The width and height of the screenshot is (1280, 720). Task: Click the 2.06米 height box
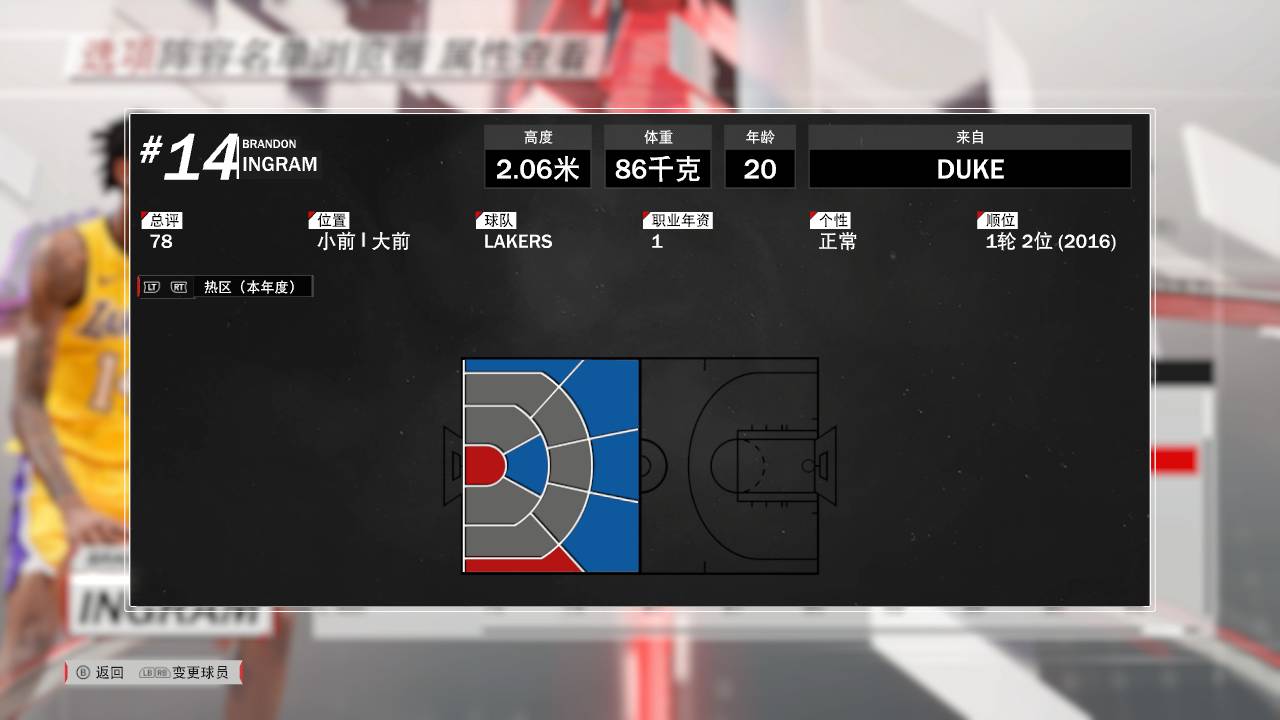coord(537,169)
